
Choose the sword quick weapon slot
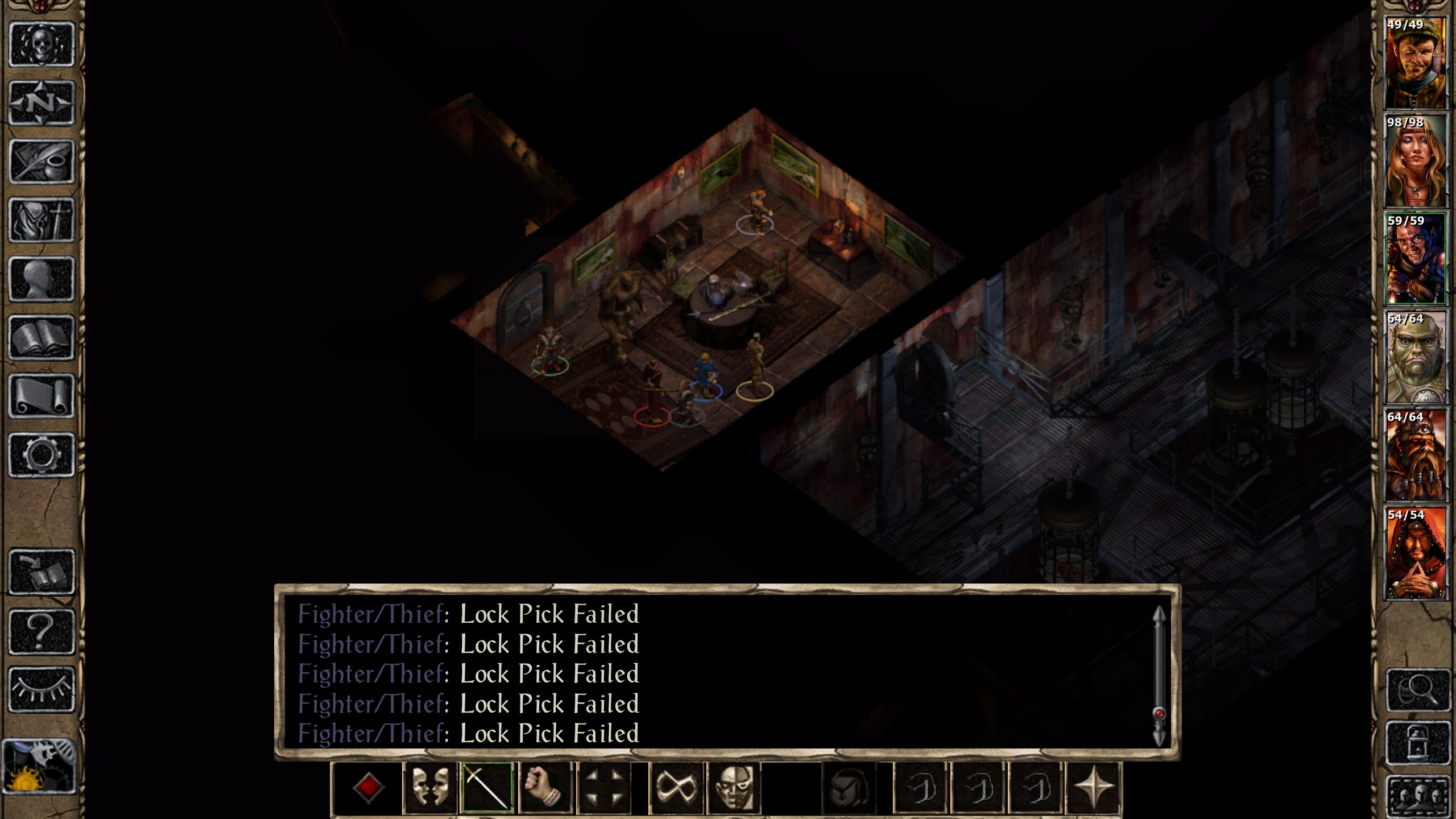(487, 788)
